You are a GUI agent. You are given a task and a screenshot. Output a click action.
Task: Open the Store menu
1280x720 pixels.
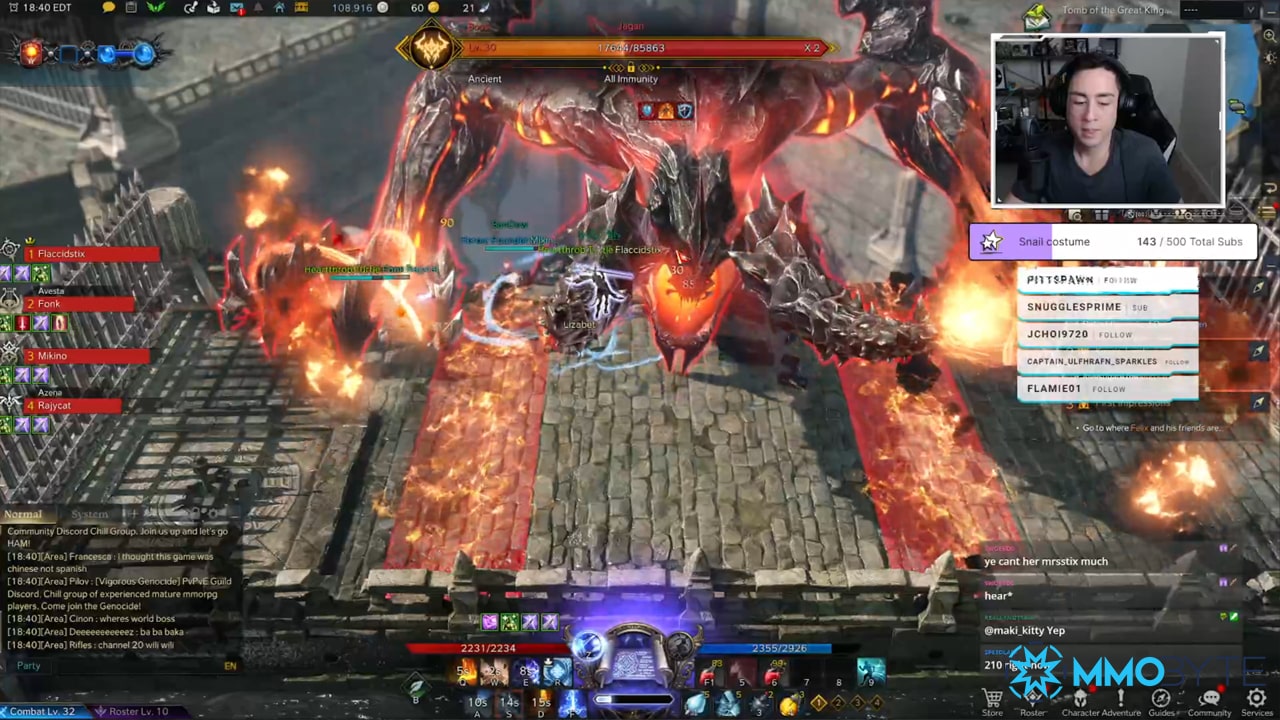pyautogui.click(x=992, y=699)
